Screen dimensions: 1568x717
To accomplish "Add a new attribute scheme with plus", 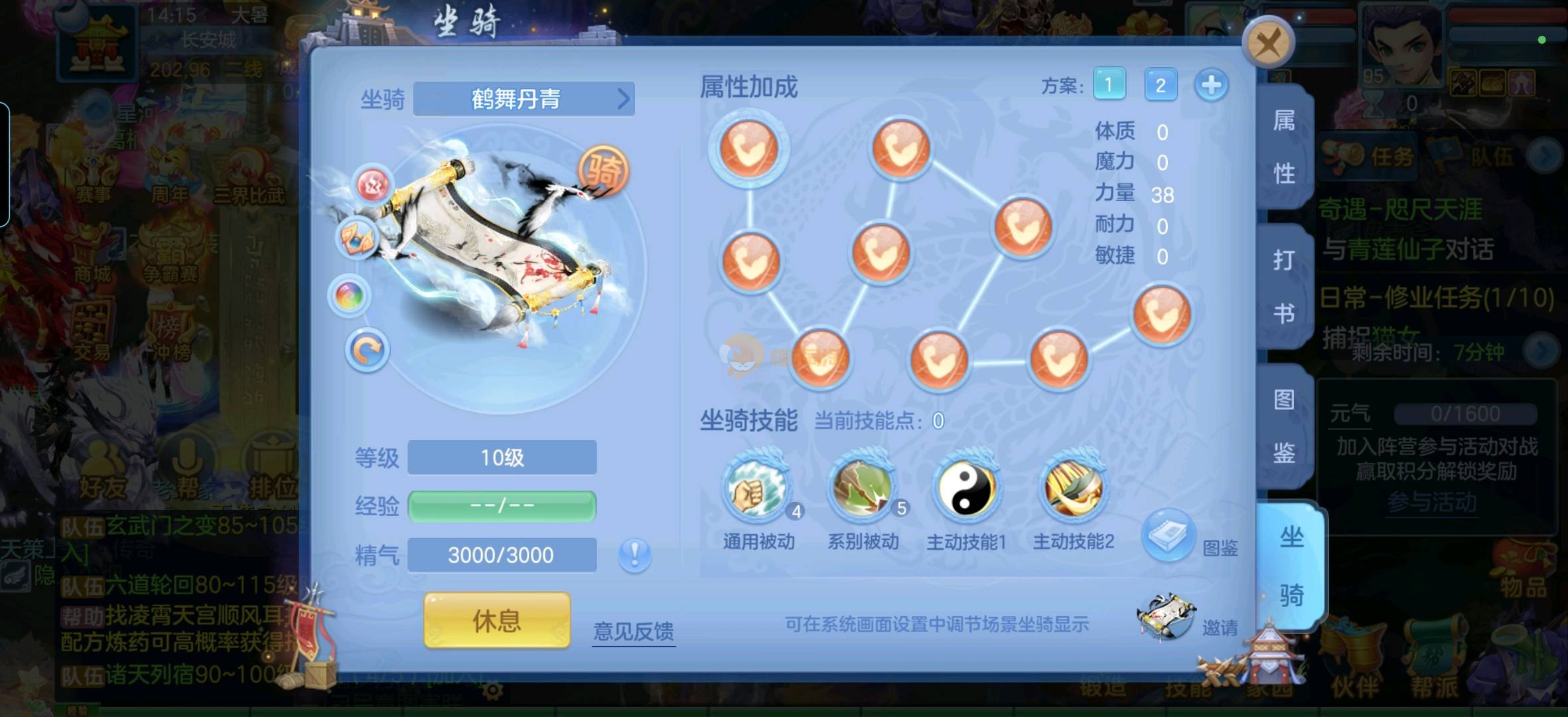I will click(1211, 85).
